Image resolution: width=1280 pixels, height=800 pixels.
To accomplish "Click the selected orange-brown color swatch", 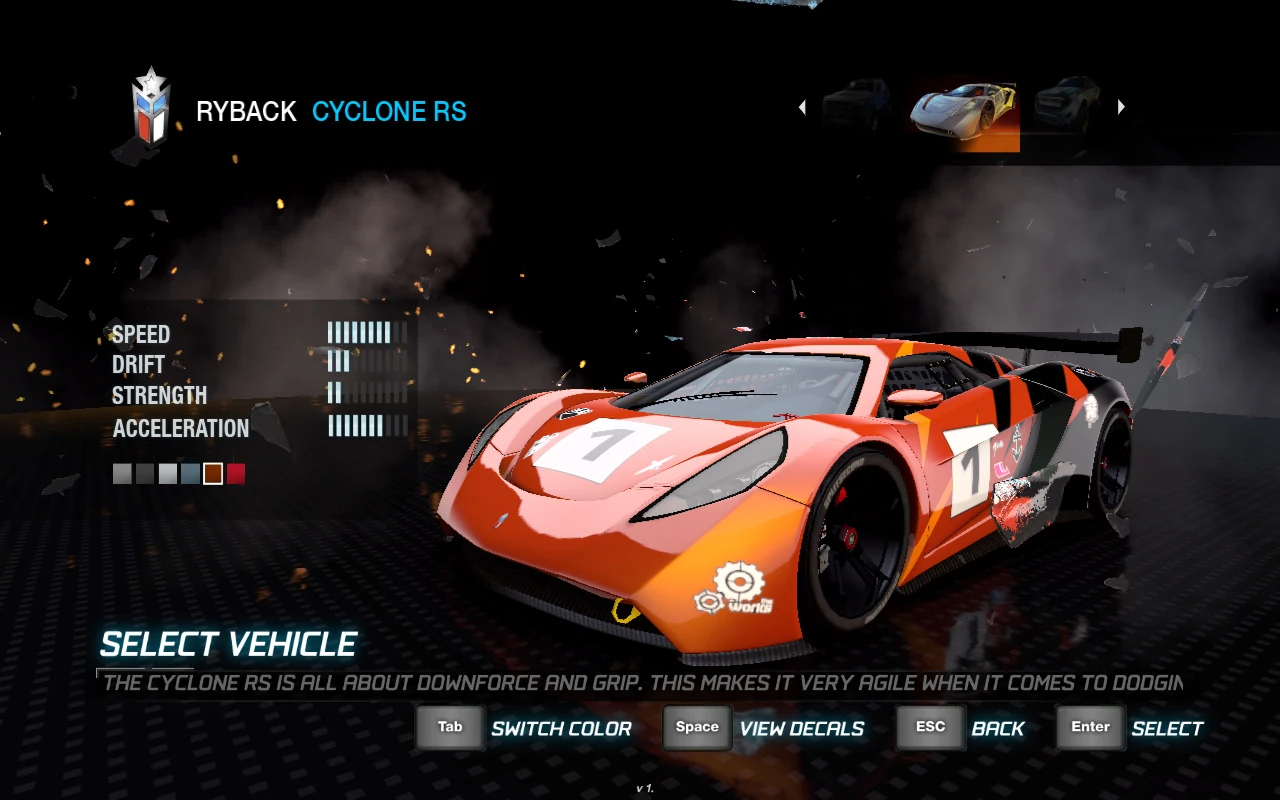I will pos(213,474).
